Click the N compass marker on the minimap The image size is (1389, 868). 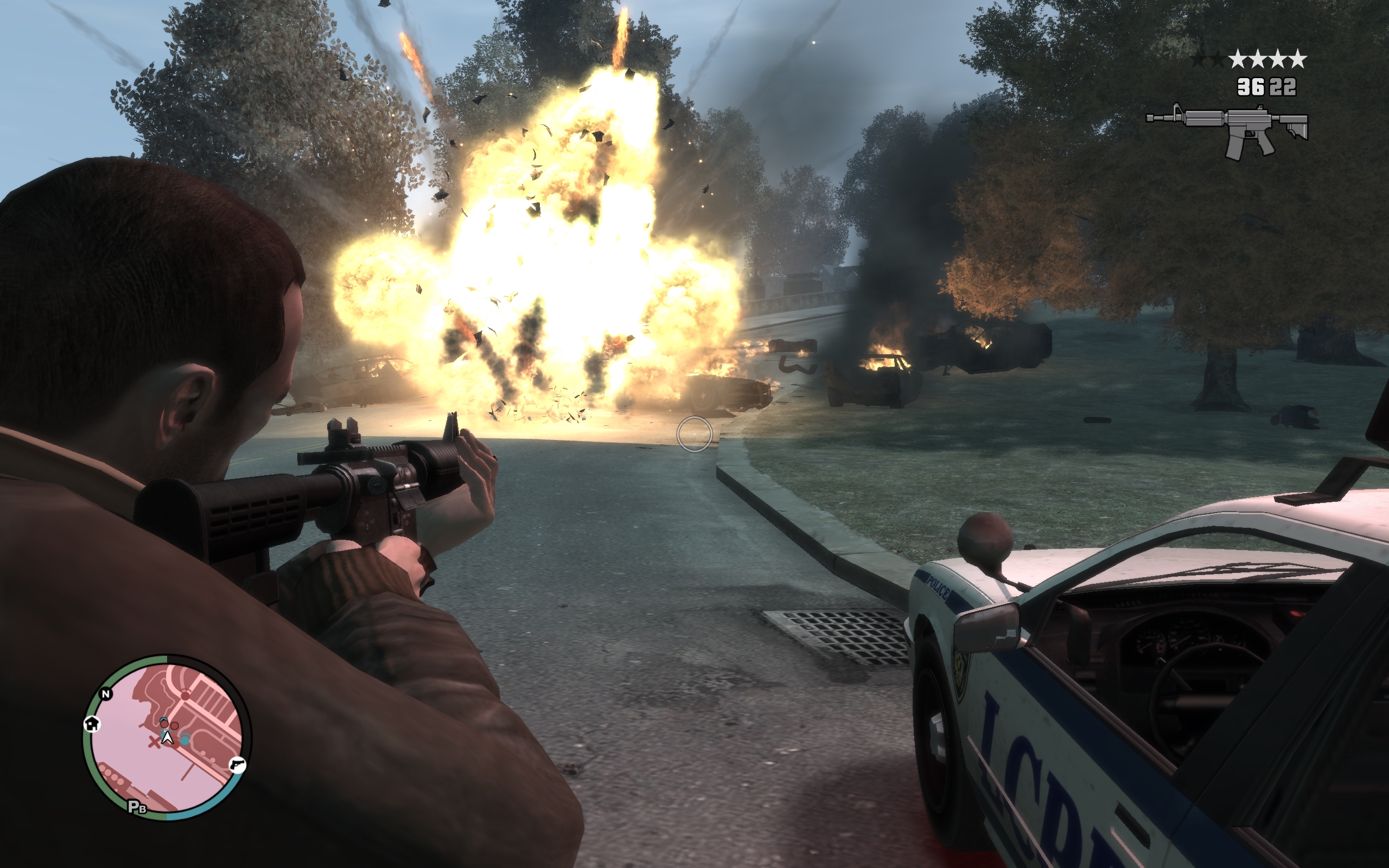click(106, 694)
